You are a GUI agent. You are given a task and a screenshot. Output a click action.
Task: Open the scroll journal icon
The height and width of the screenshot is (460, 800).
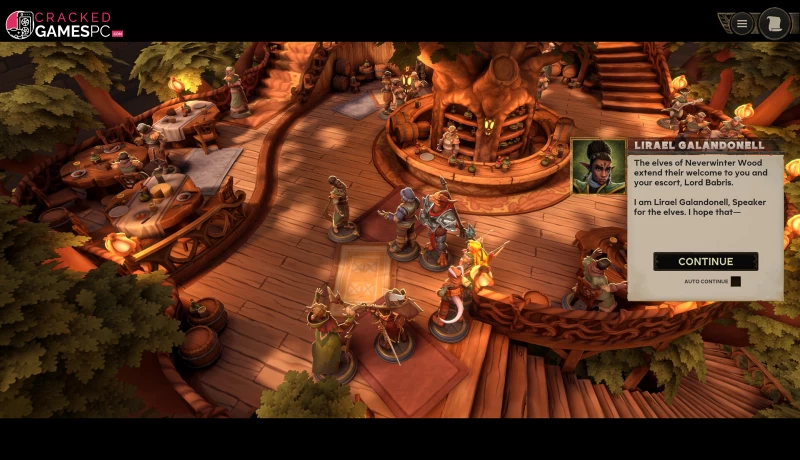[x=773, y=23]
